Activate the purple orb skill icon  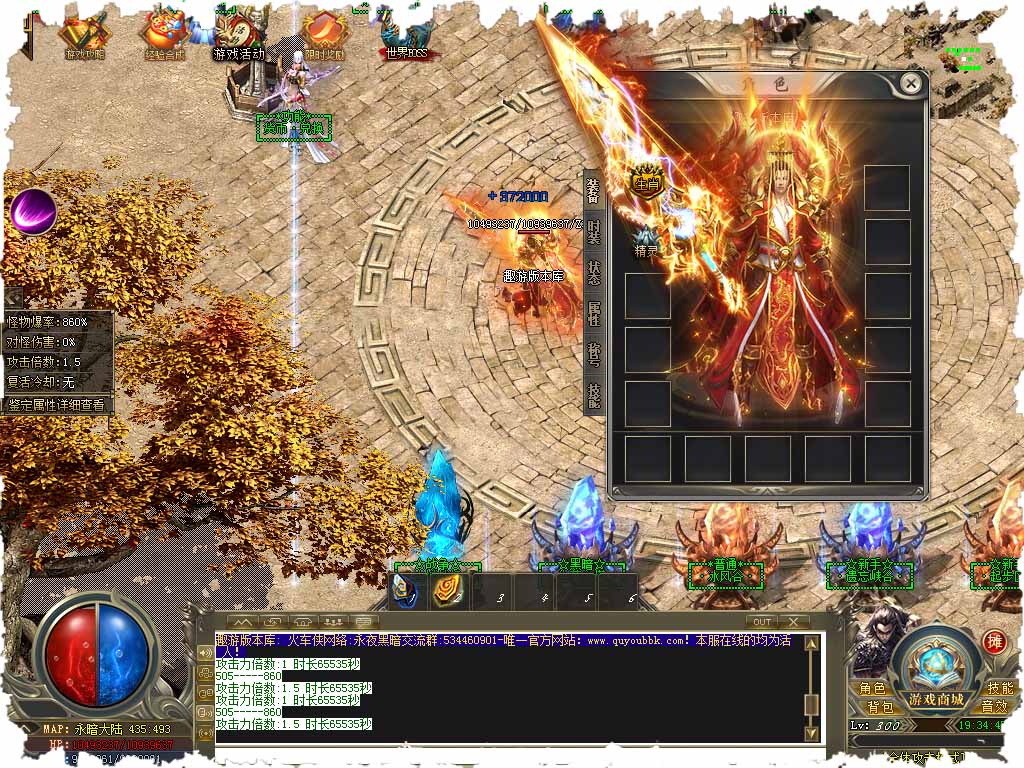33,210
